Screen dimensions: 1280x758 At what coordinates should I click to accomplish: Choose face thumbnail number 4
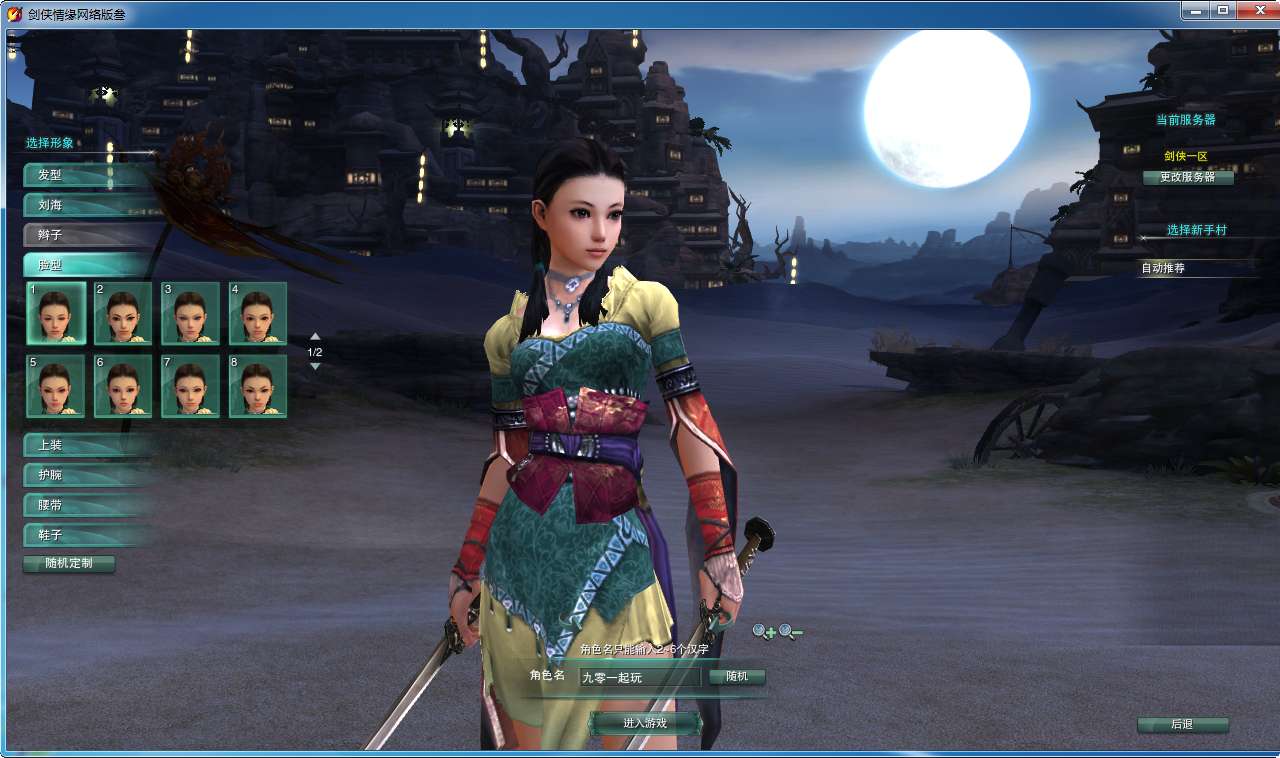[258, 313]
